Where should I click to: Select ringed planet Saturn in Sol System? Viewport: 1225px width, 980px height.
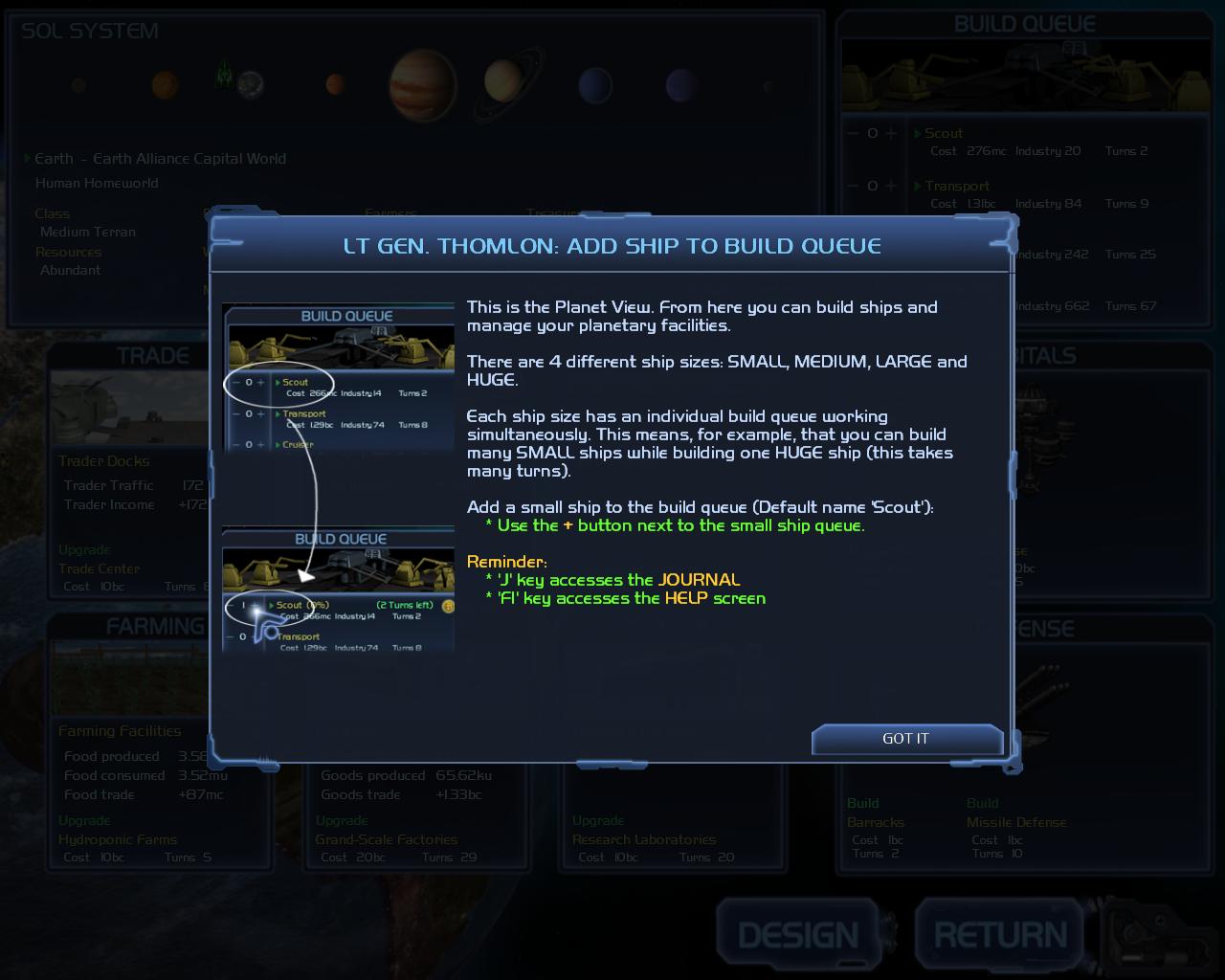(502, 84)
